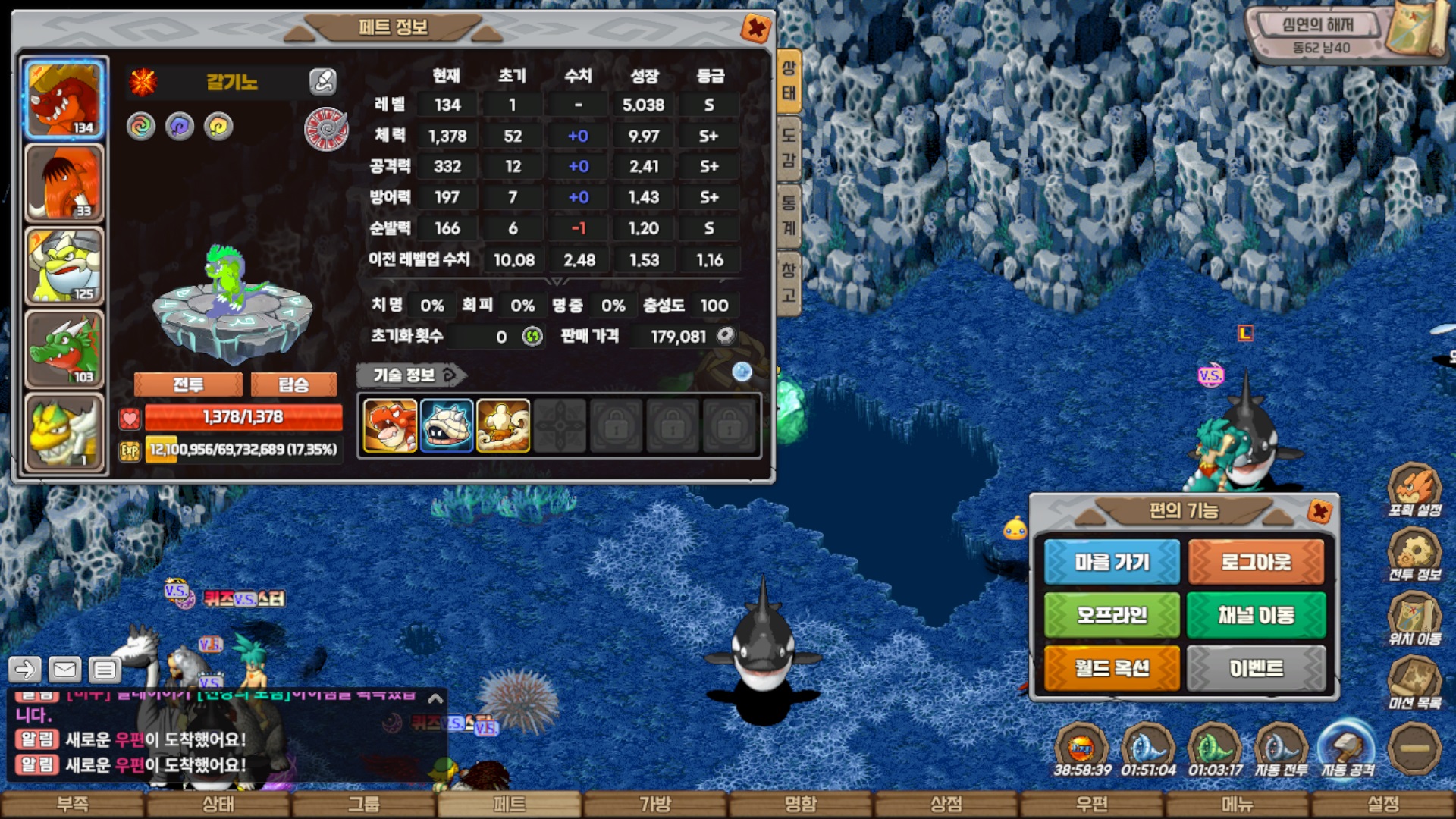Image resolution: width=1456 pixels, height=819 pixels.
Task: Set pet to 전투 battle mode
Action: pos(188,384)
